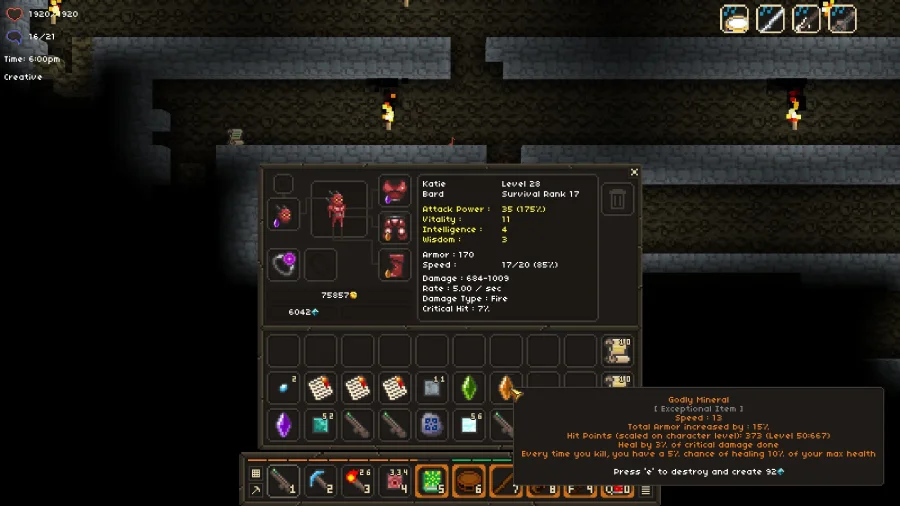The image size is (900, 506).
Task: Select the blue rune stone item
Action: (x=431, y=425)
